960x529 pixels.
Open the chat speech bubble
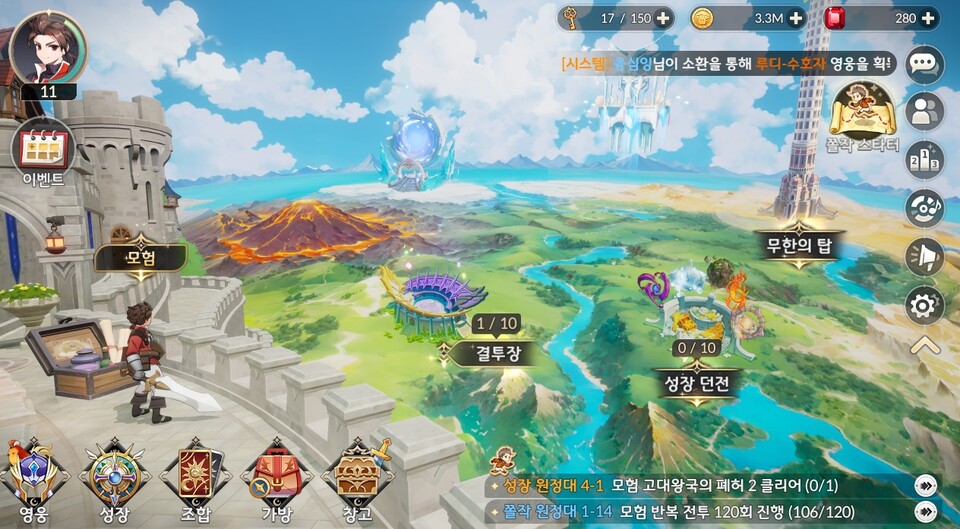tap(924, 65)
